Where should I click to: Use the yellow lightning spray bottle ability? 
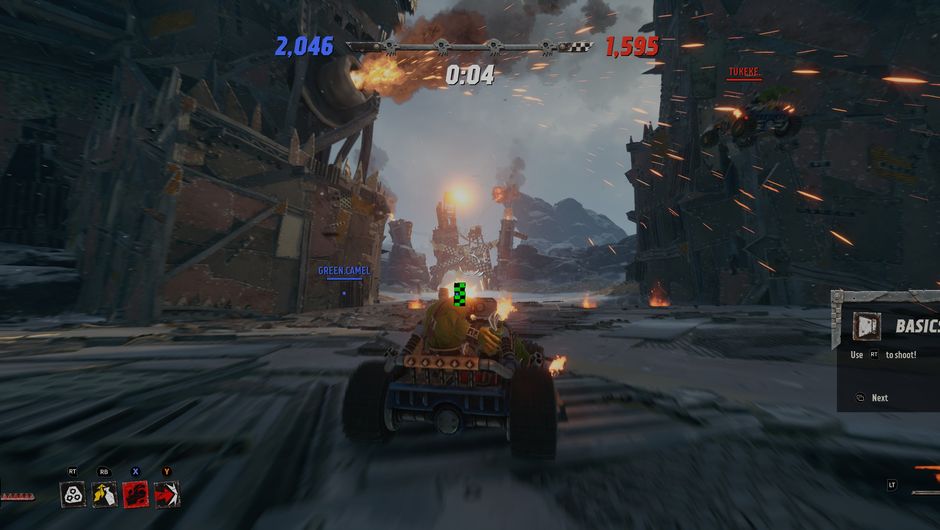pyautogui.click(x=104, y=493)
